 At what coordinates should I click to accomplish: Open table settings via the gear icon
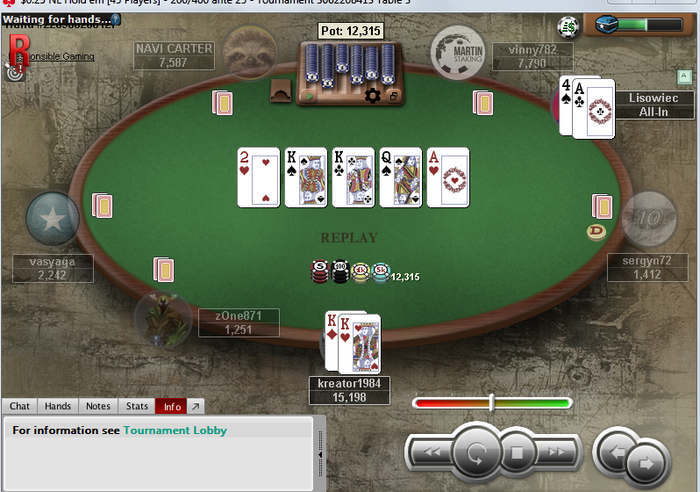(373, 95)
